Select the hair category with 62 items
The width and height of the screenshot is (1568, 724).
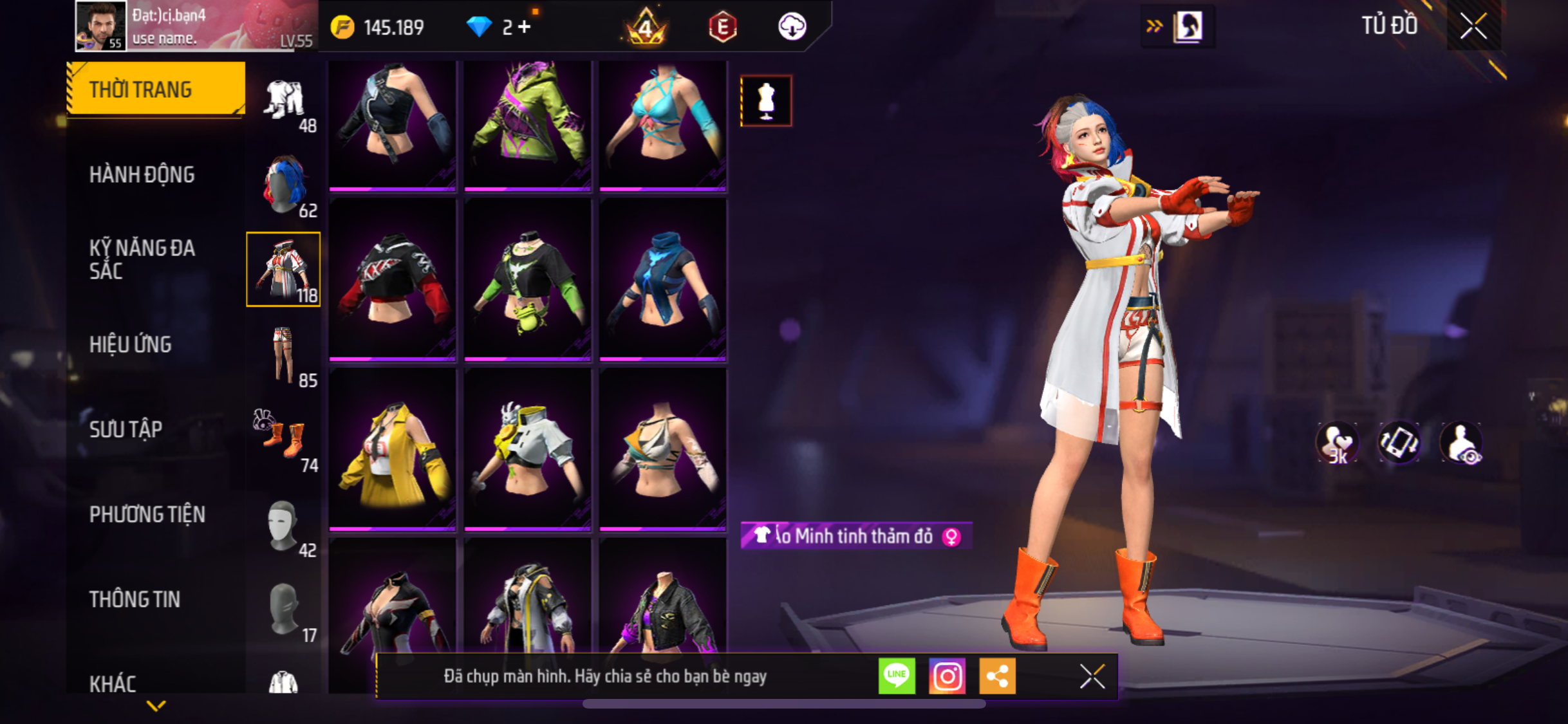pos(284,185)
